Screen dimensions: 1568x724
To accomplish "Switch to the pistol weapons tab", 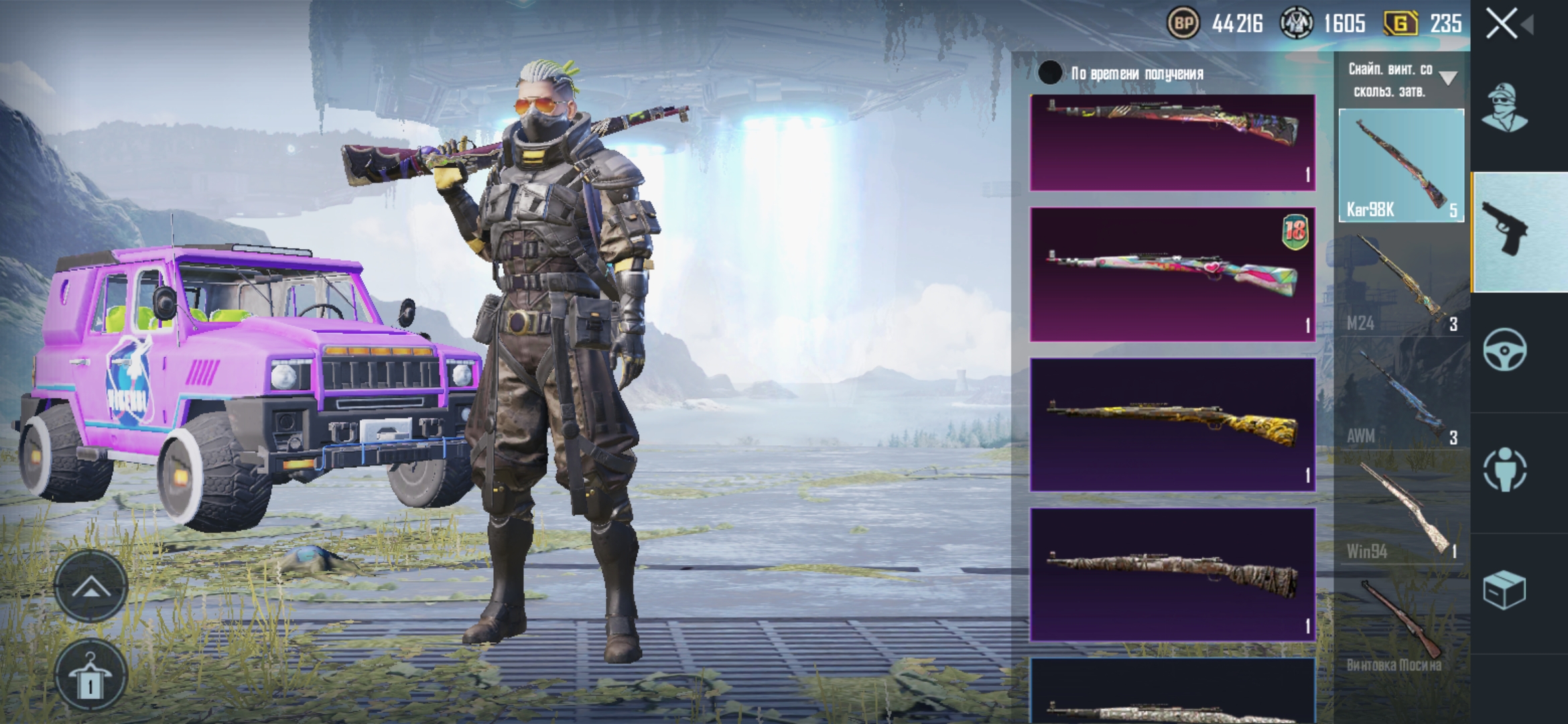I will 1504,230.
